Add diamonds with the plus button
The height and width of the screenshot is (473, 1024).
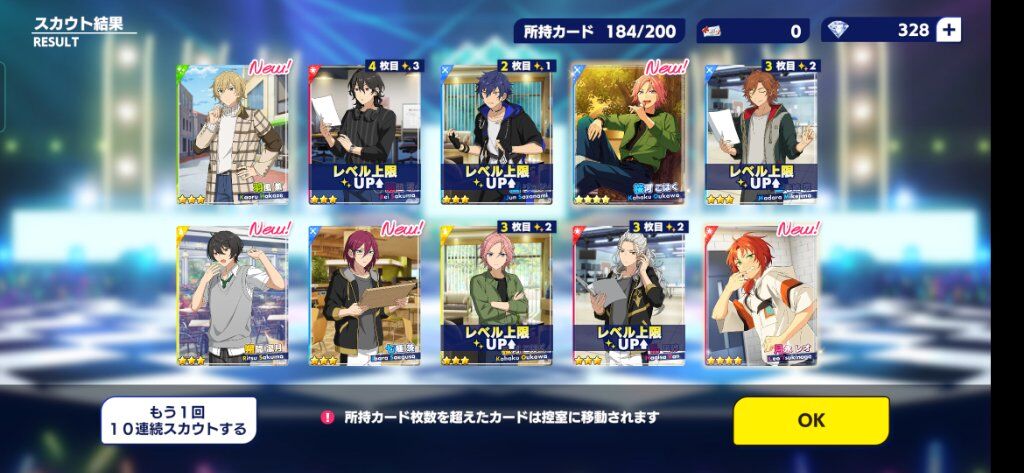[x=949, y=30]
